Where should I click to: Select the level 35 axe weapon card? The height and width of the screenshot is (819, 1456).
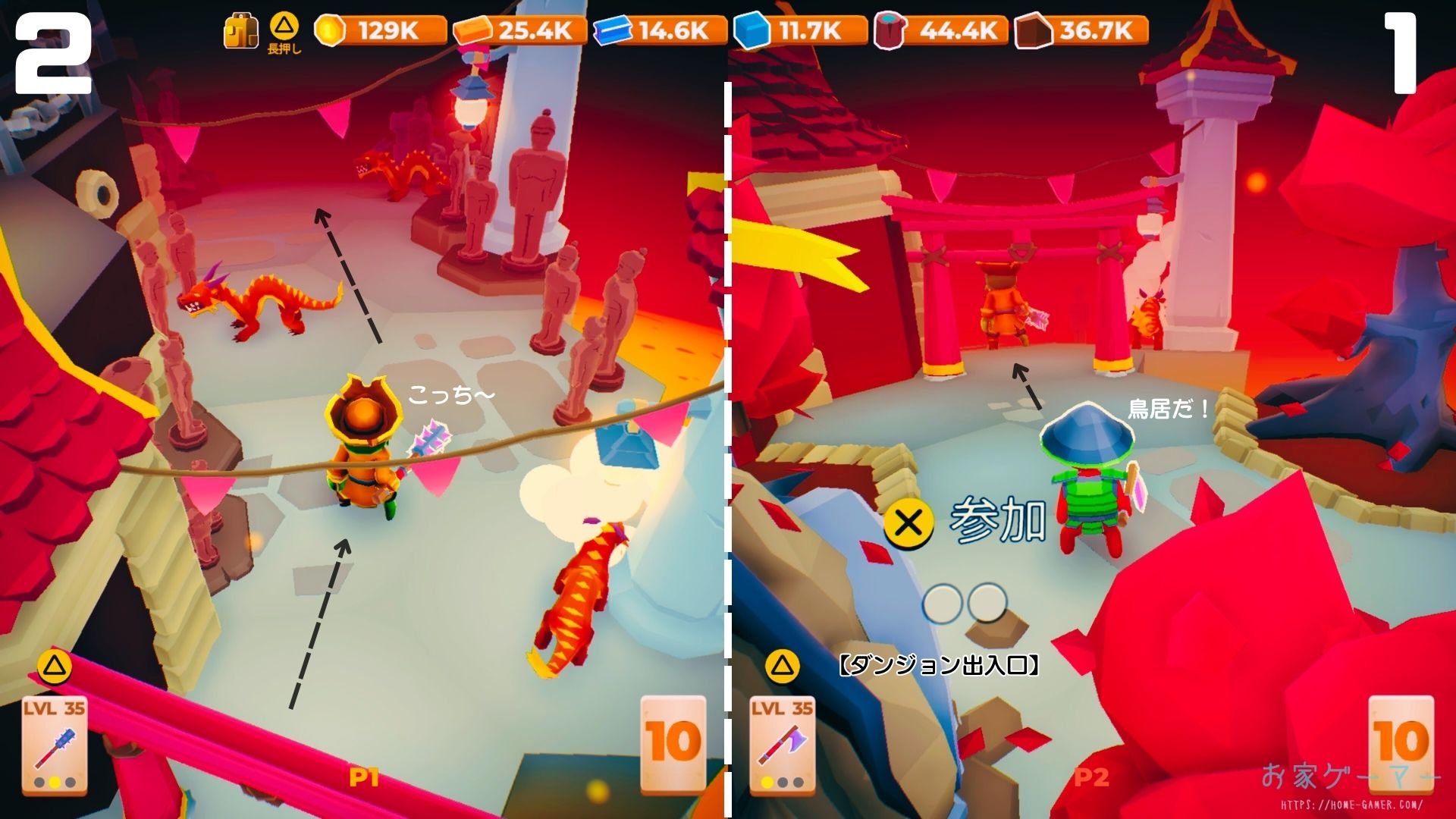(x=782, y=744)
